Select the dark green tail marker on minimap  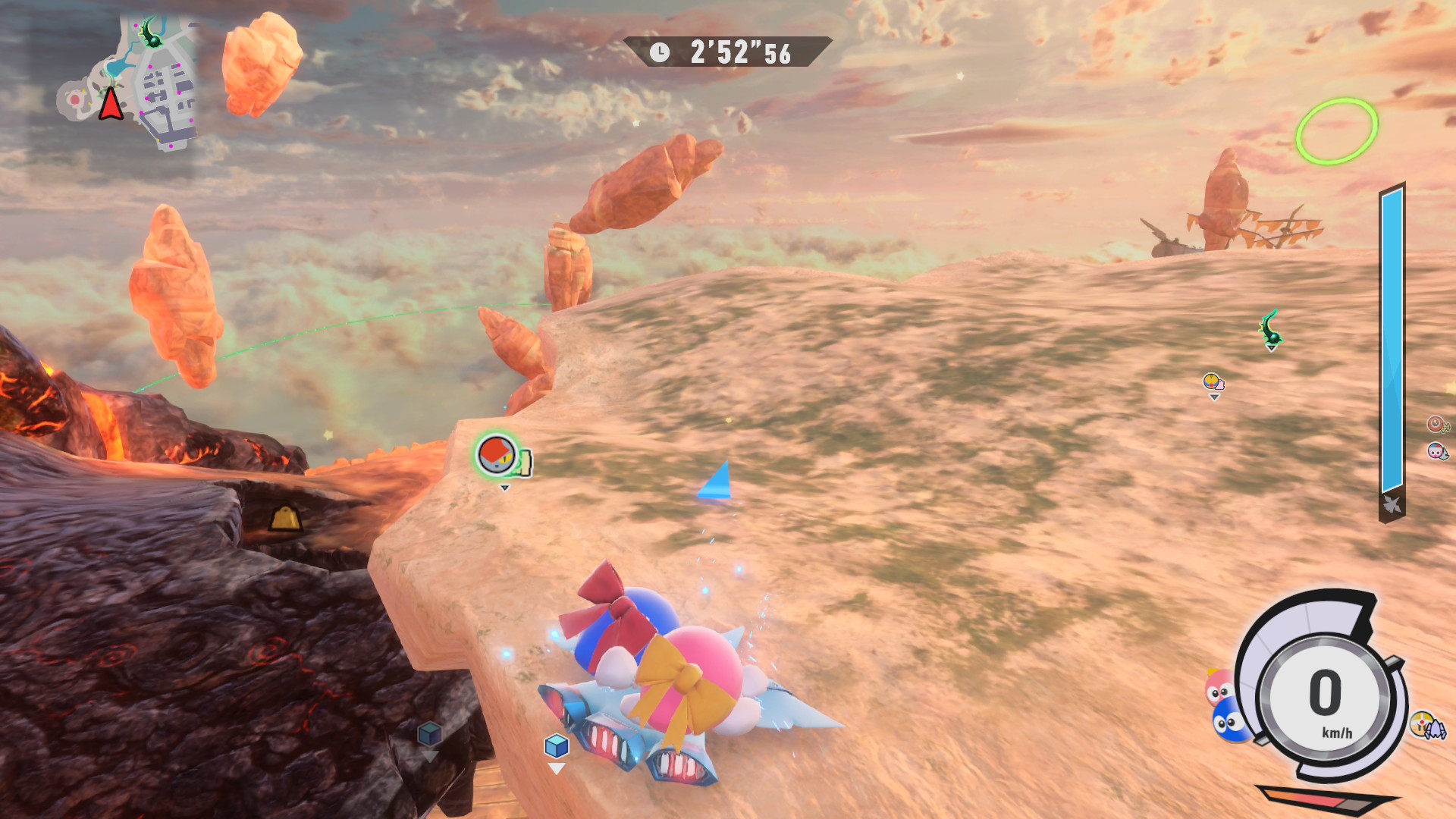[152, 32]
